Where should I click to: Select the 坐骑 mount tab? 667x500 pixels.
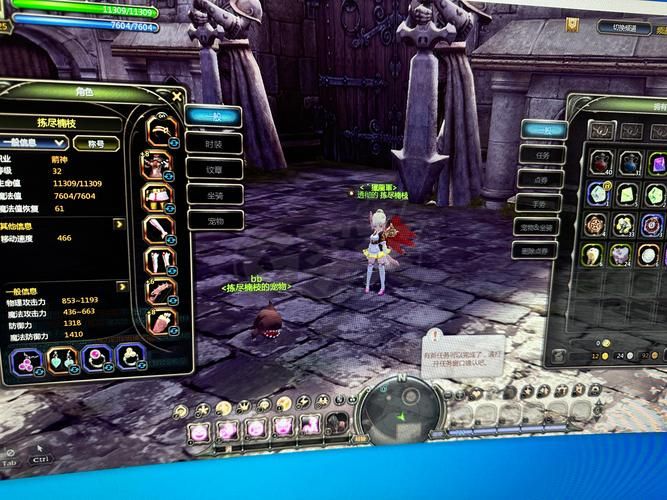click(214, 195)
